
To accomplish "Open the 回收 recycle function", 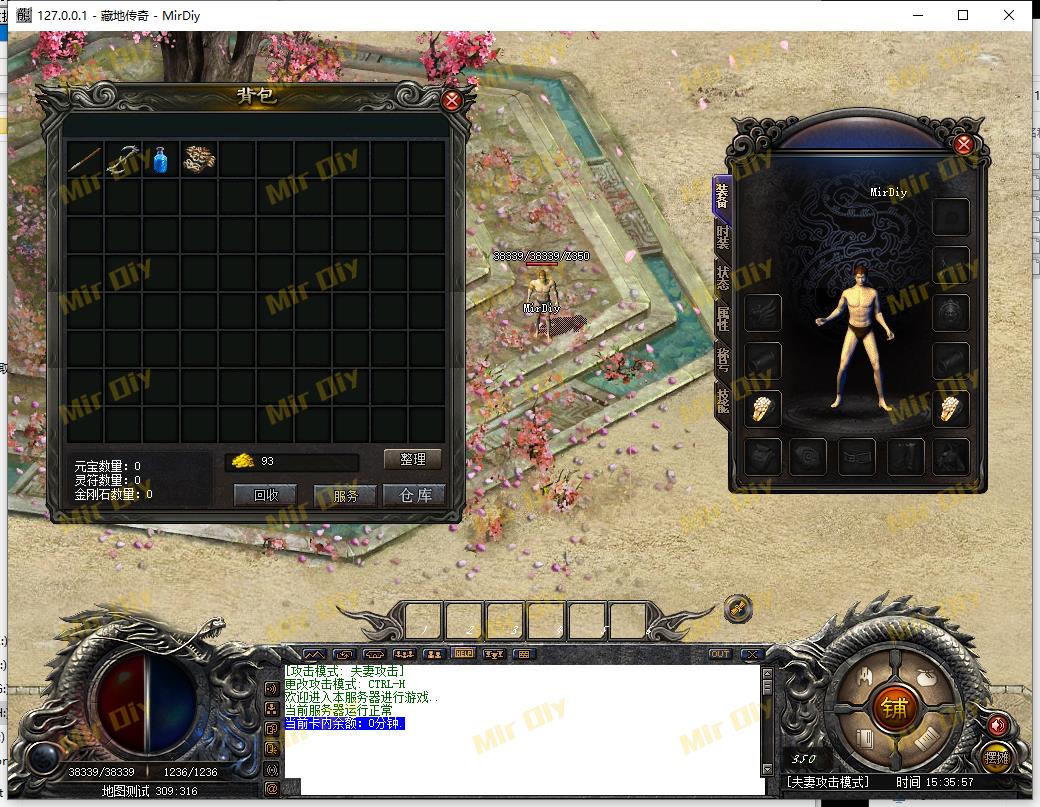I will (x=265, y=495).
